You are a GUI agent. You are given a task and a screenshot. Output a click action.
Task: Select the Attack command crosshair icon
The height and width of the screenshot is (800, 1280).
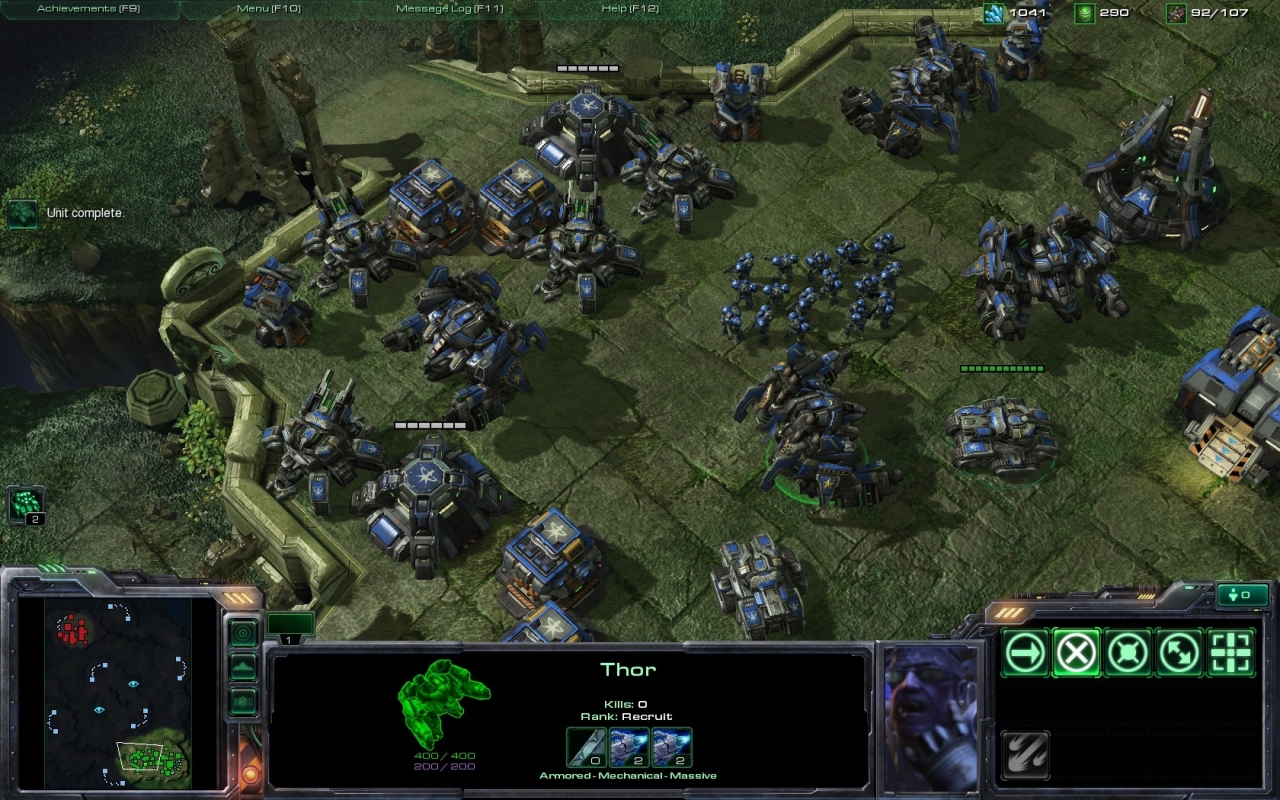click(1231, 653)
